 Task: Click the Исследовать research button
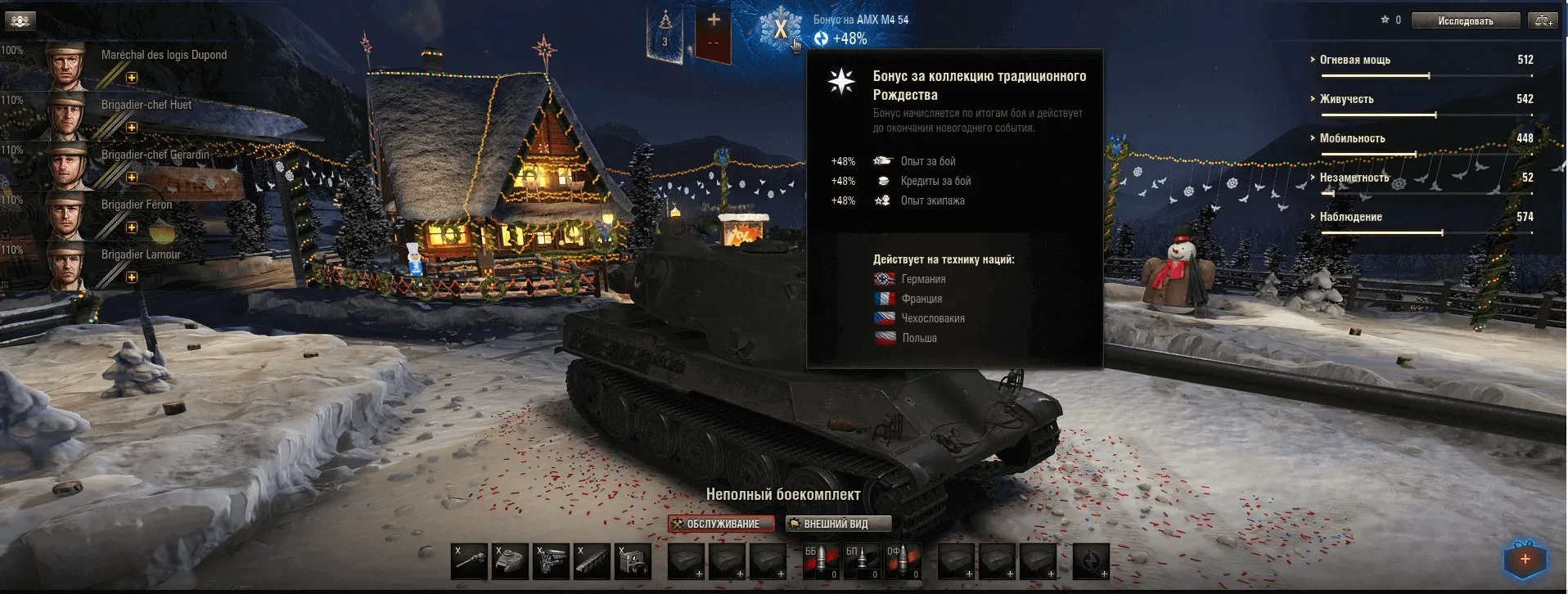1465,20
